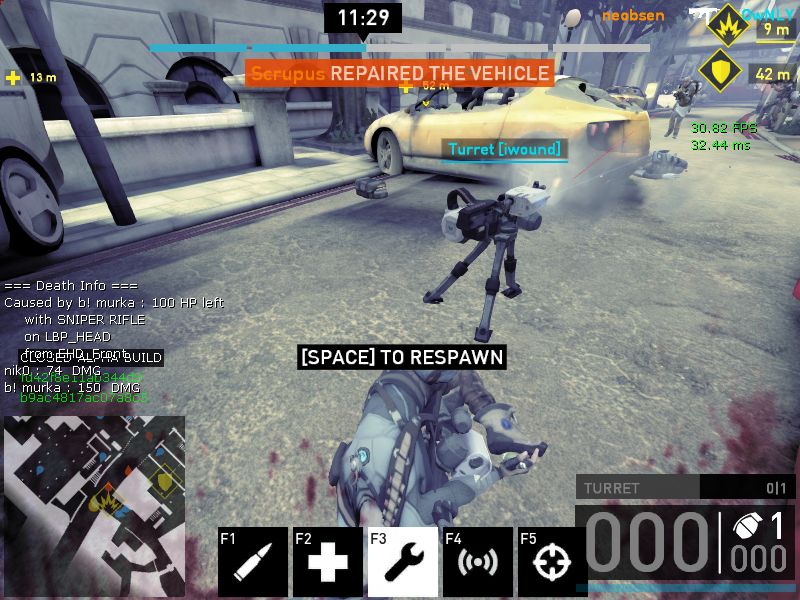Image resolution: width=800 pixels, height=600 pixels.
Task: Activate the F3 wrench repair slot
Action: click(x=403, y=562)
